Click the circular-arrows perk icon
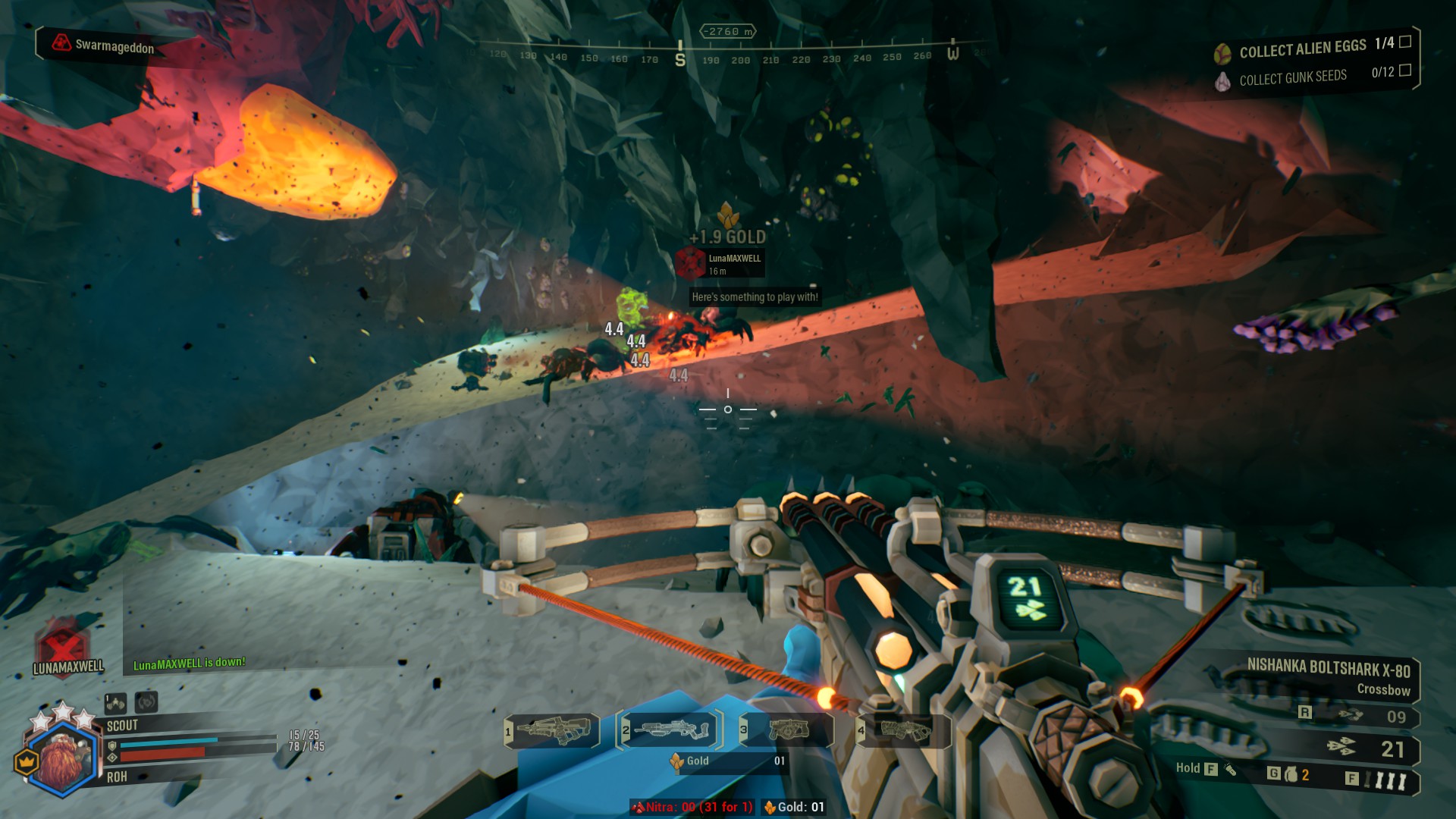 click(146, 702)
